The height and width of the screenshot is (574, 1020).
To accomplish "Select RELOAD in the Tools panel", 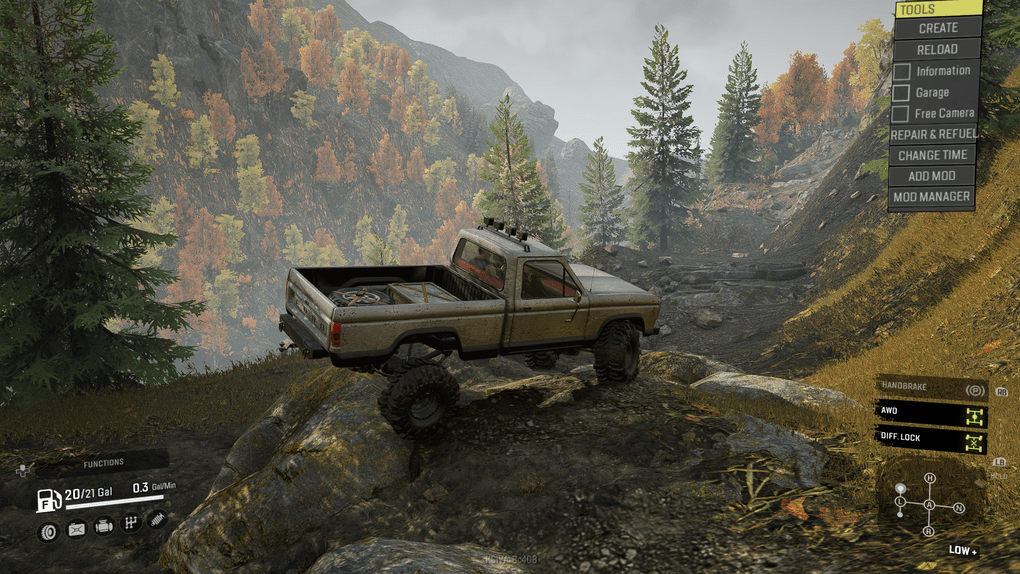I will 937,49.
